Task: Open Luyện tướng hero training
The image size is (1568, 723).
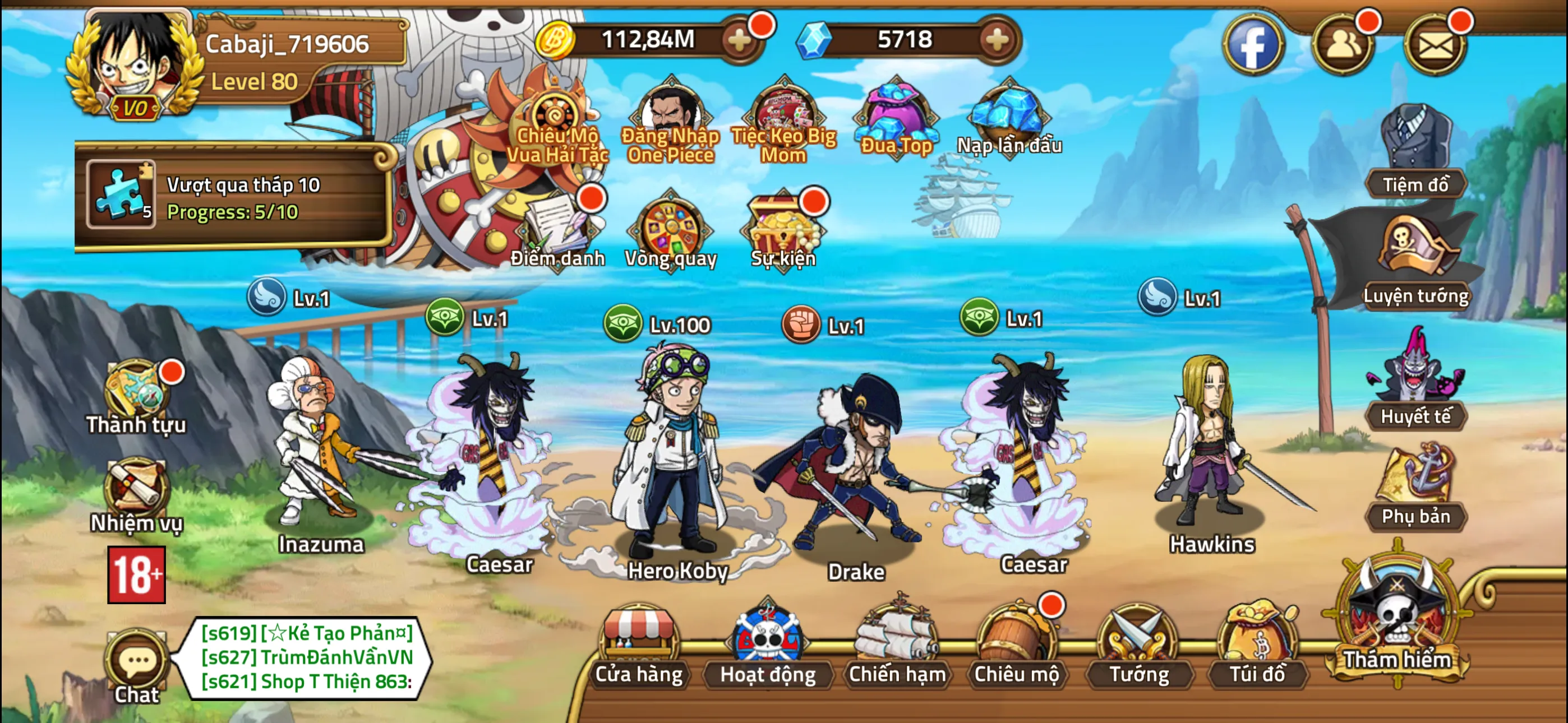Action: point(1415,262)
